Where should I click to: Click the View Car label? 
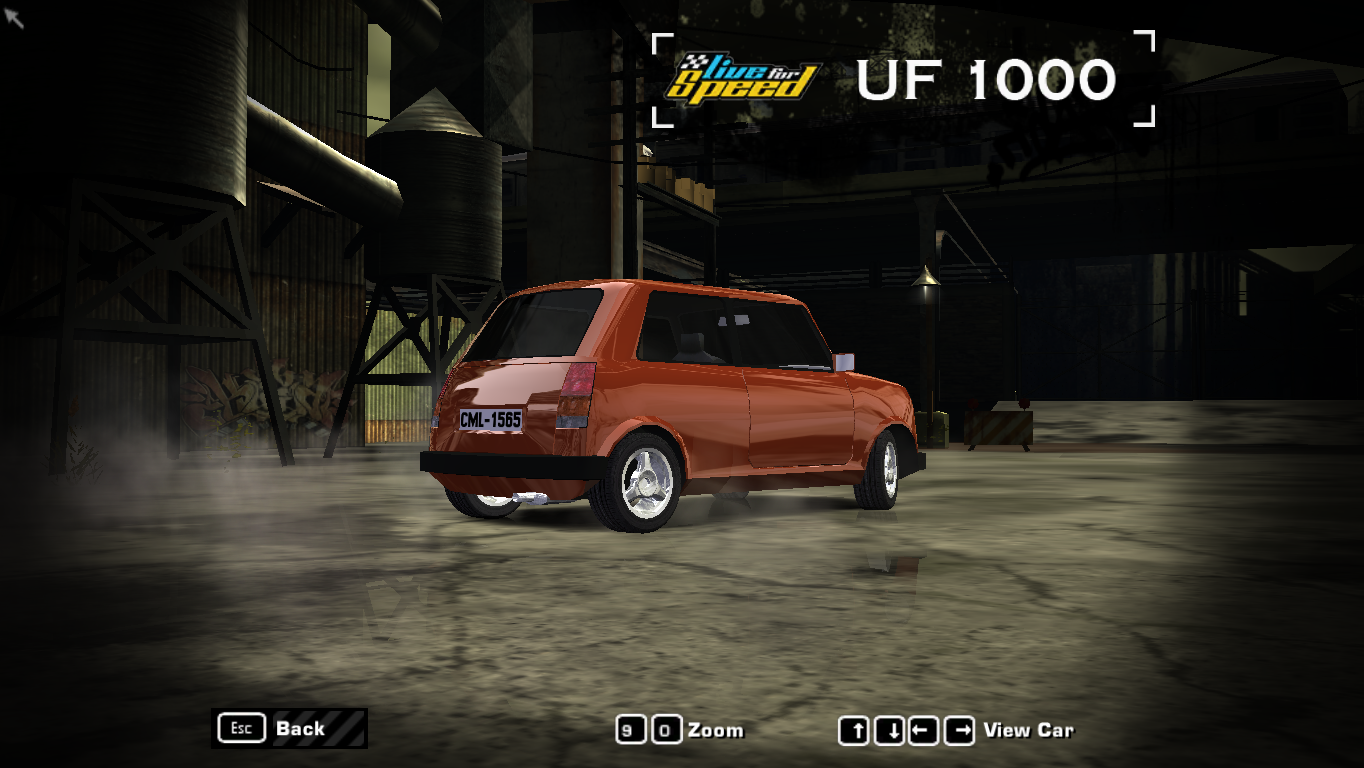[x=1030, y=730]
